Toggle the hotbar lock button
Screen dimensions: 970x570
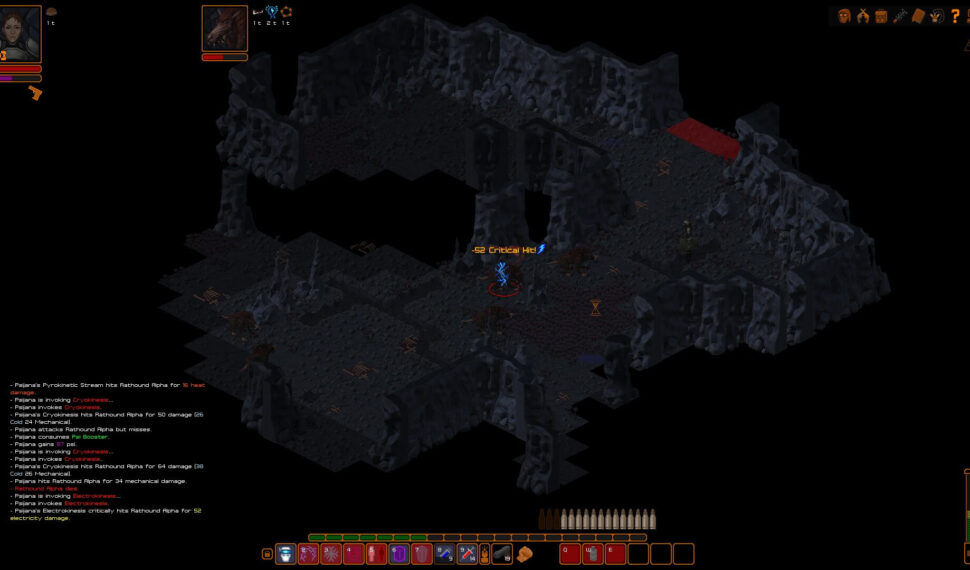pyautogui.click(x=267, y=554)
